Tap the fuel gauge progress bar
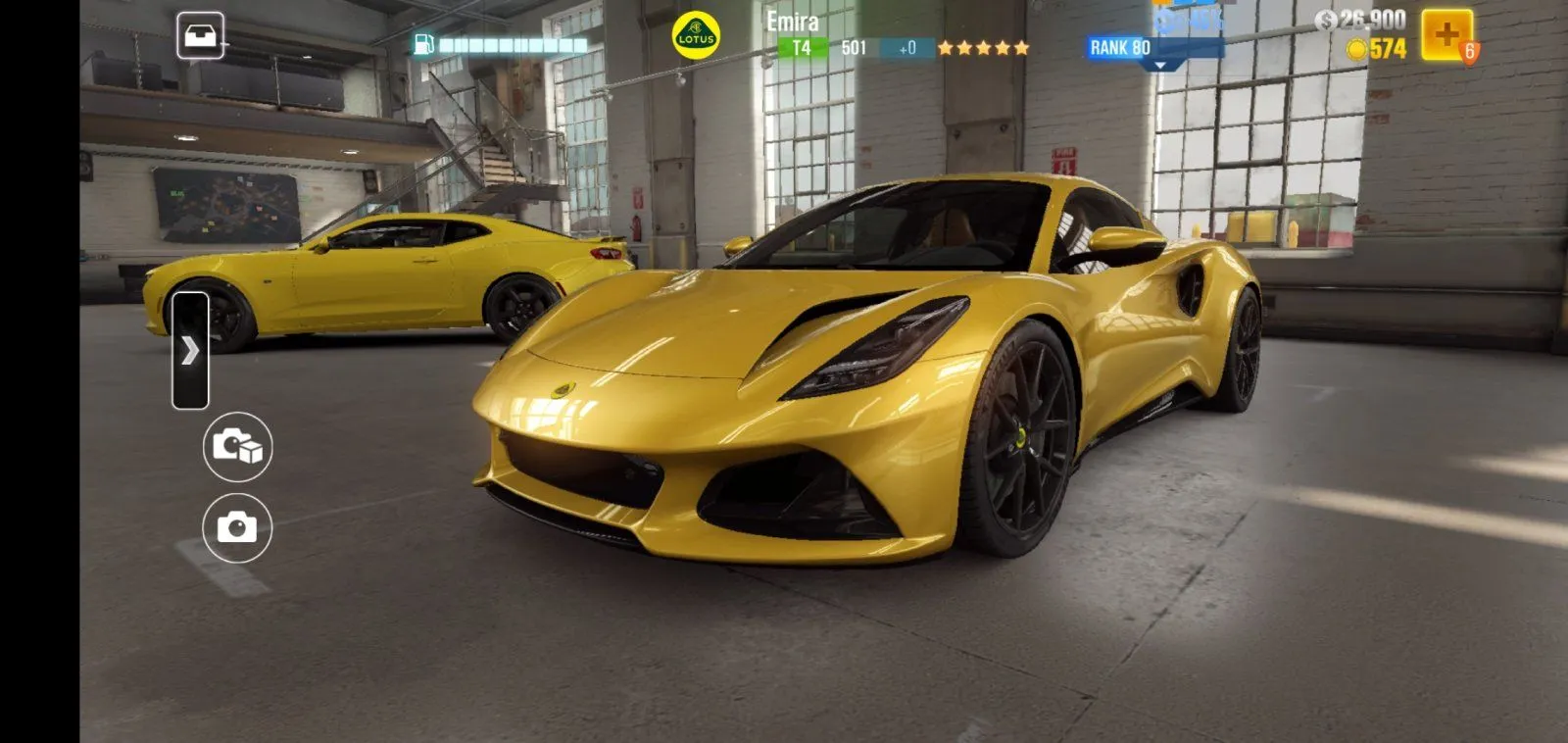Viewport: 1568px width, 743px height. pos(514,43)
